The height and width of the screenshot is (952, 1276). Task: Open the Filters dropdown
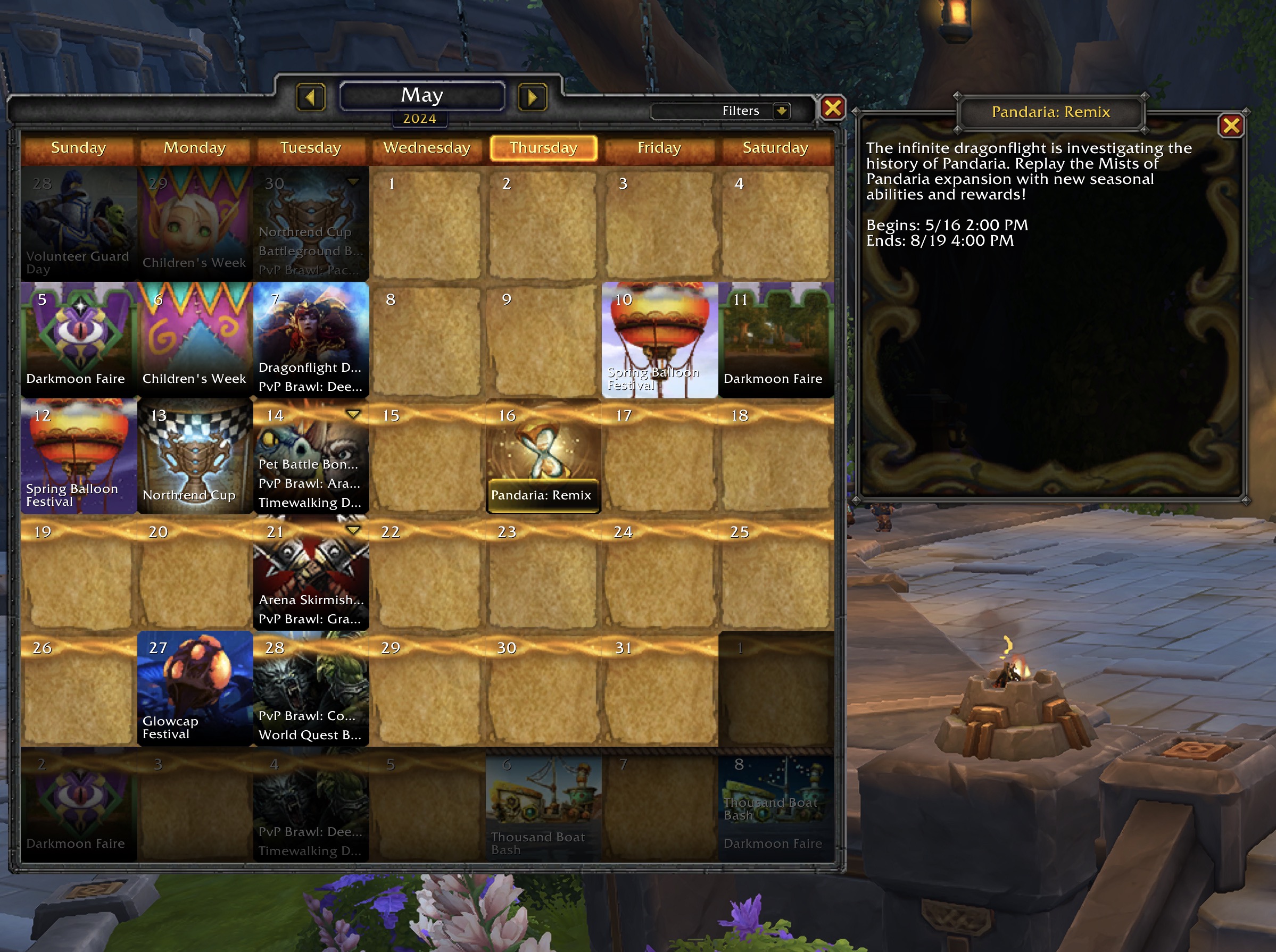(781, 111)
